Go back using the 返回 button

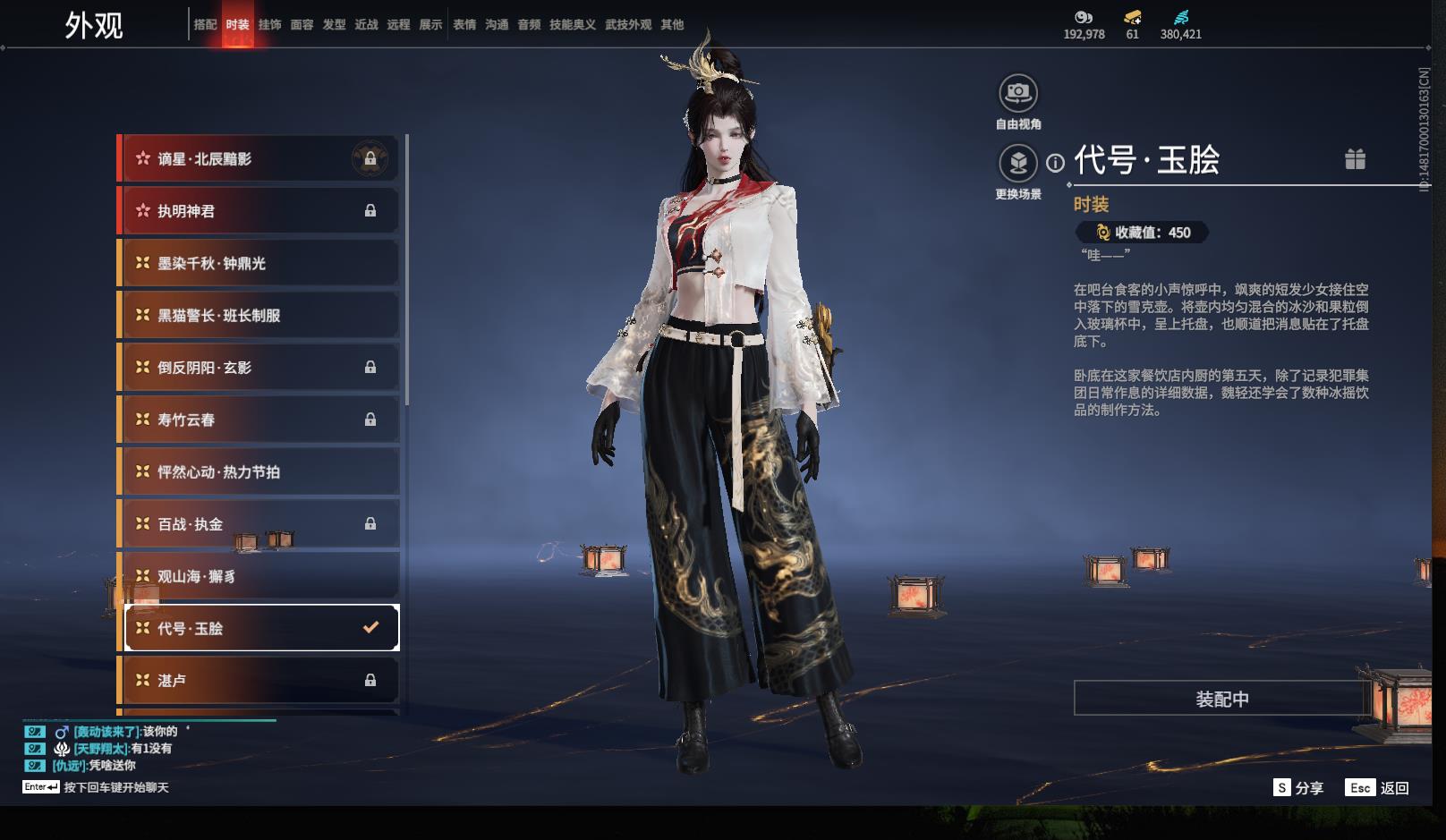1379,788
